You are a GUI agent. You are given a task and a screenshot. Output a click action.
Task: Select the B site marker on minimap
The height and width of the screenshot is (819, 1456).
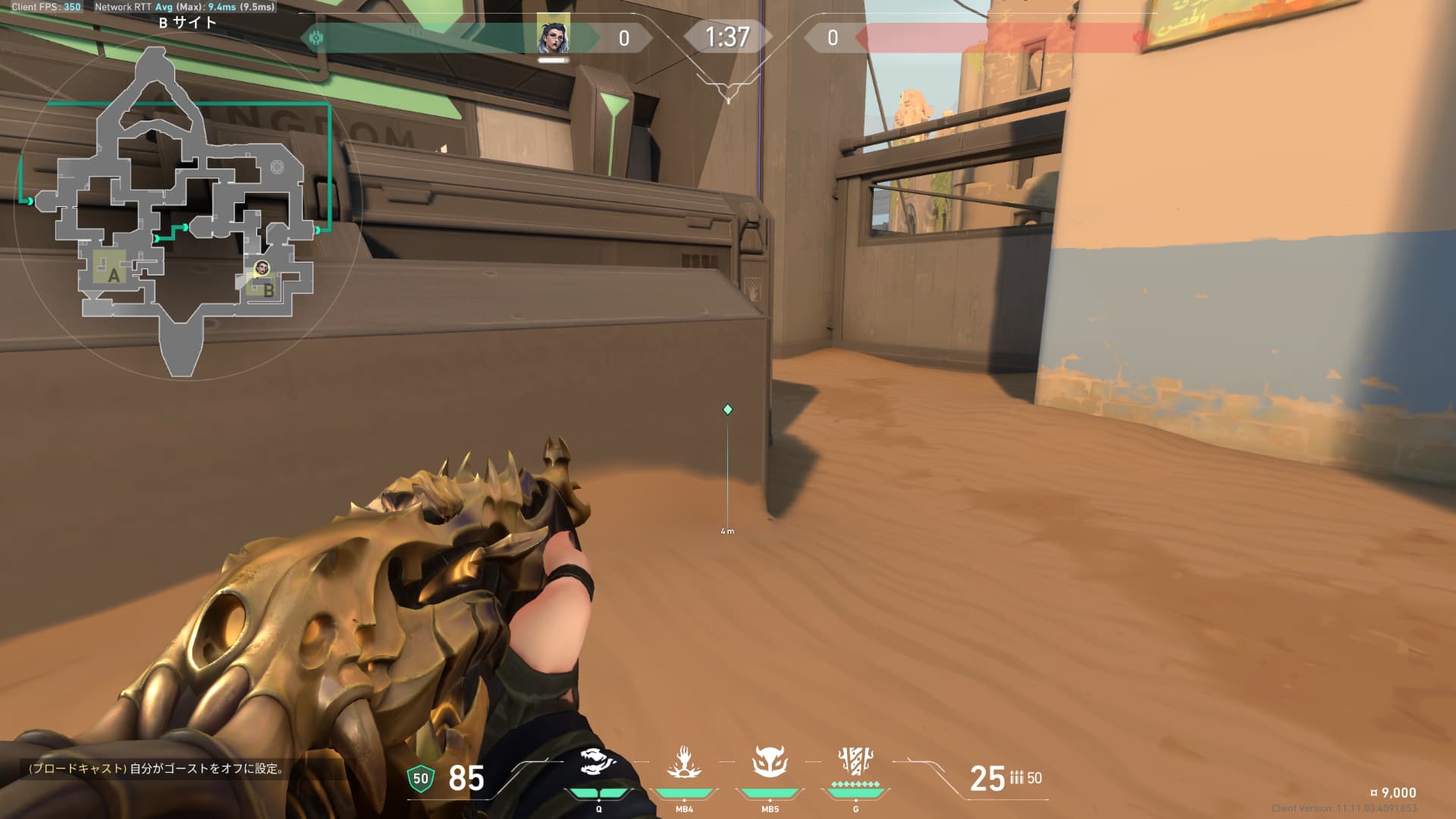268,289
